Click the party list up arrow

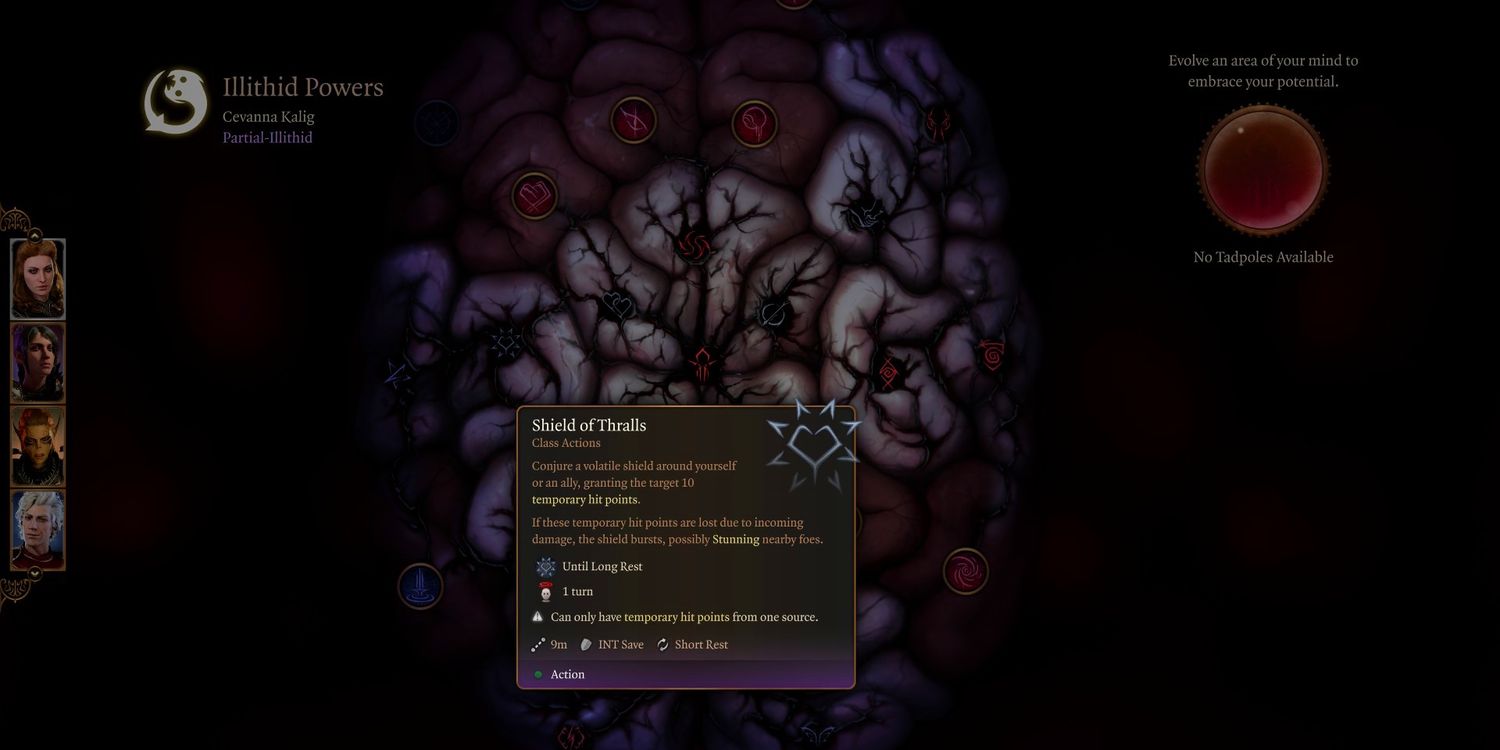pyautogui.click(x=34, y=236)
